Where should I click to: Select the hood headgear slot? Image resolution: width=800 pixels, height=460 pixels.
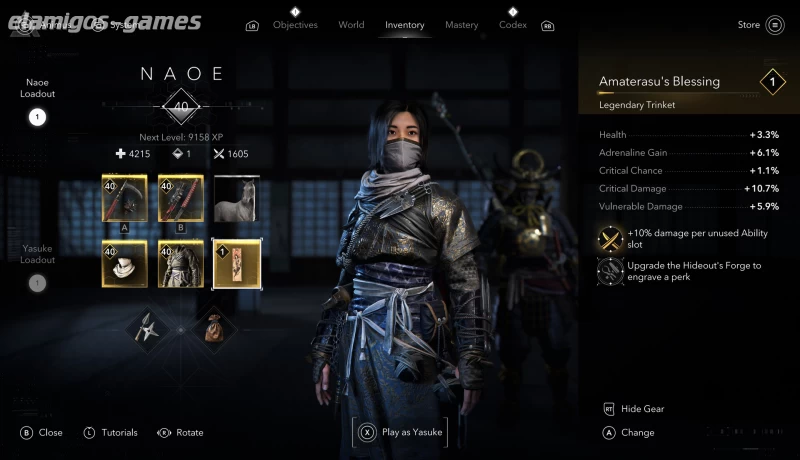pyautogui.click(x=124, y=263)
